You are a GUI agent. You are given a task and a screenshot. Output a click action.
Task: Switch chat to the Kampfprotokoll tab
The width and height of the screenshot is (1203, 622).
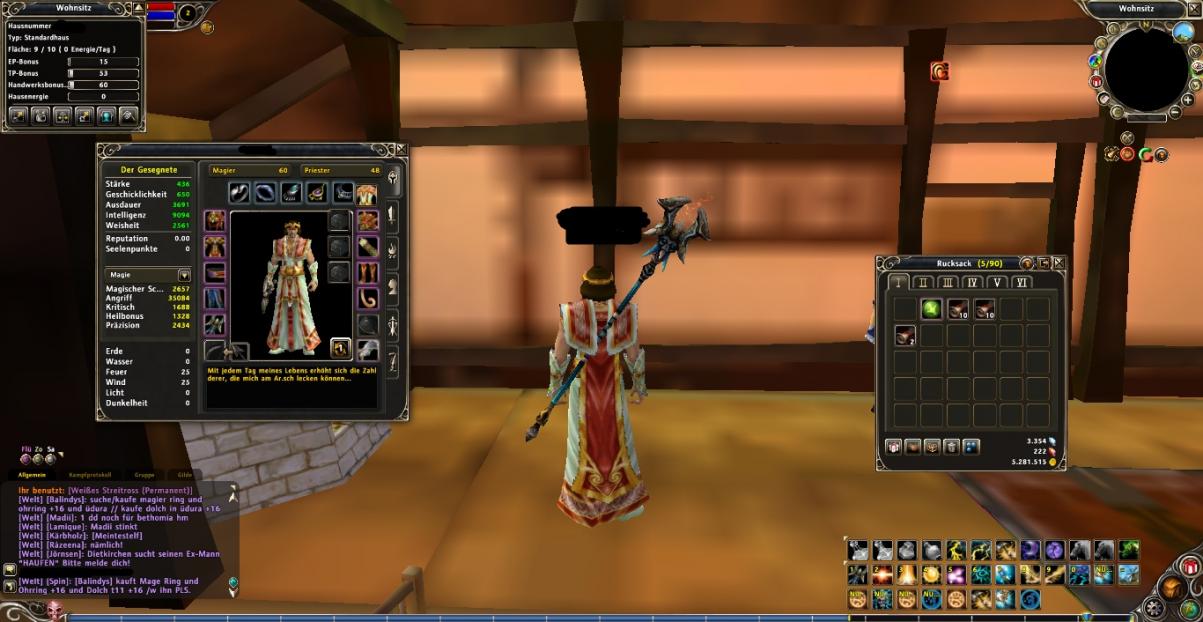coord(90,474)
